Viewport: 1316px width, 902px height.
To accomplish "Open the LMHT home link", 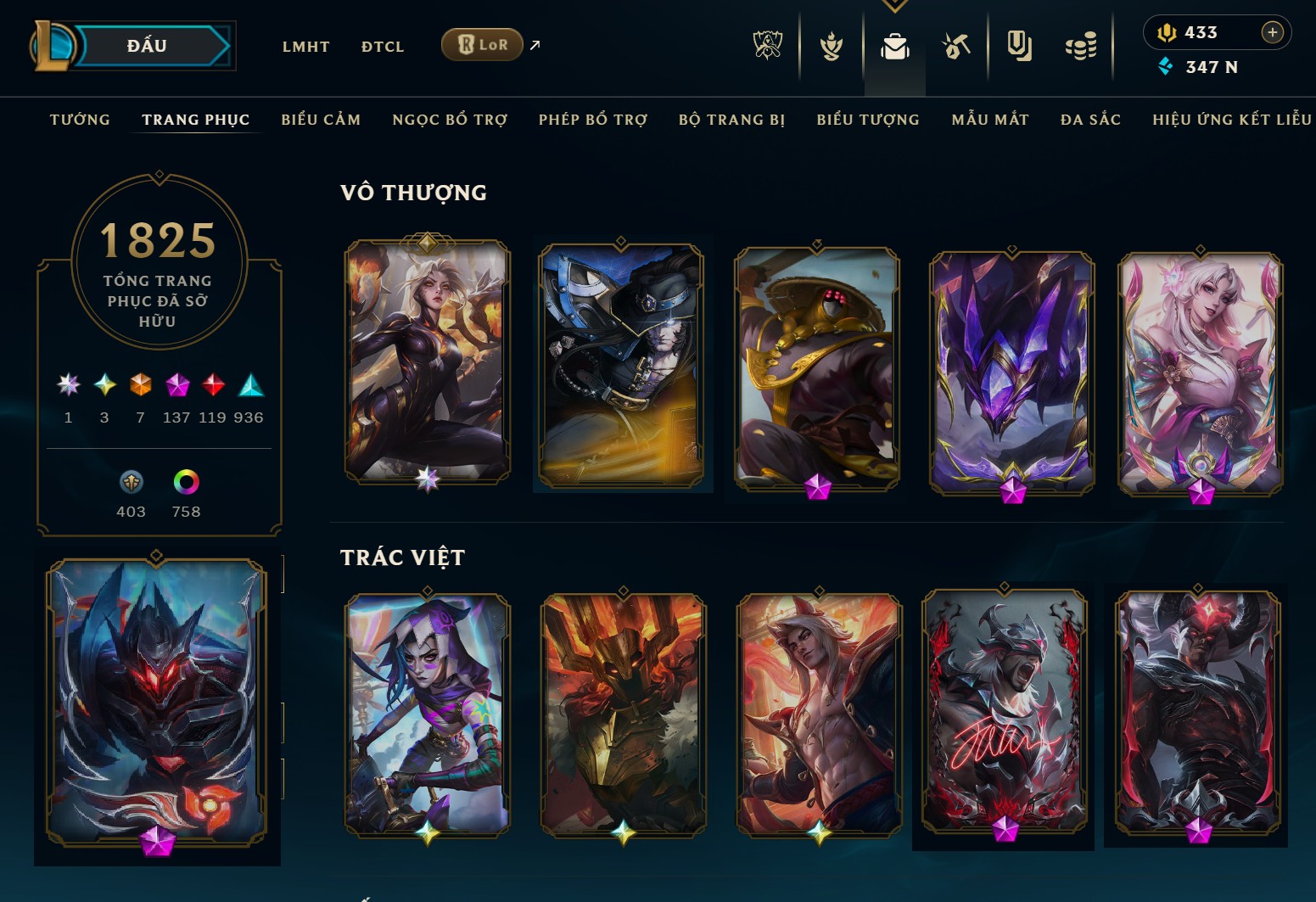I will (x=305, y=47).
